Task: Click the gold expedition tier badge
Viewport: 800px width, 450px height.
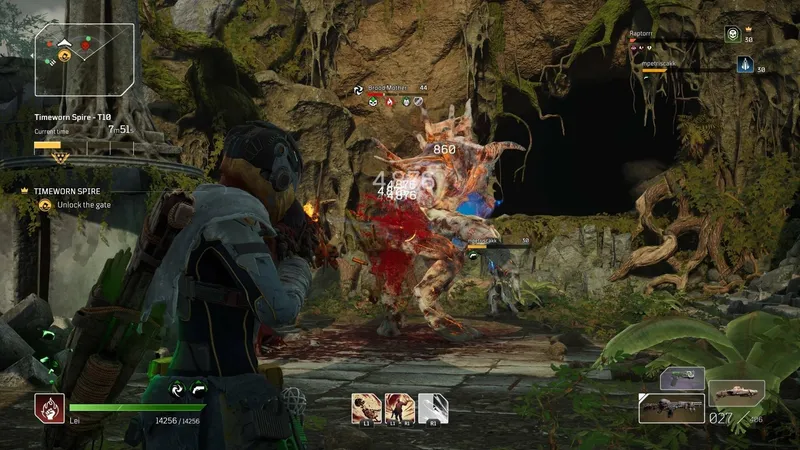Action: (x=59, y=157)
